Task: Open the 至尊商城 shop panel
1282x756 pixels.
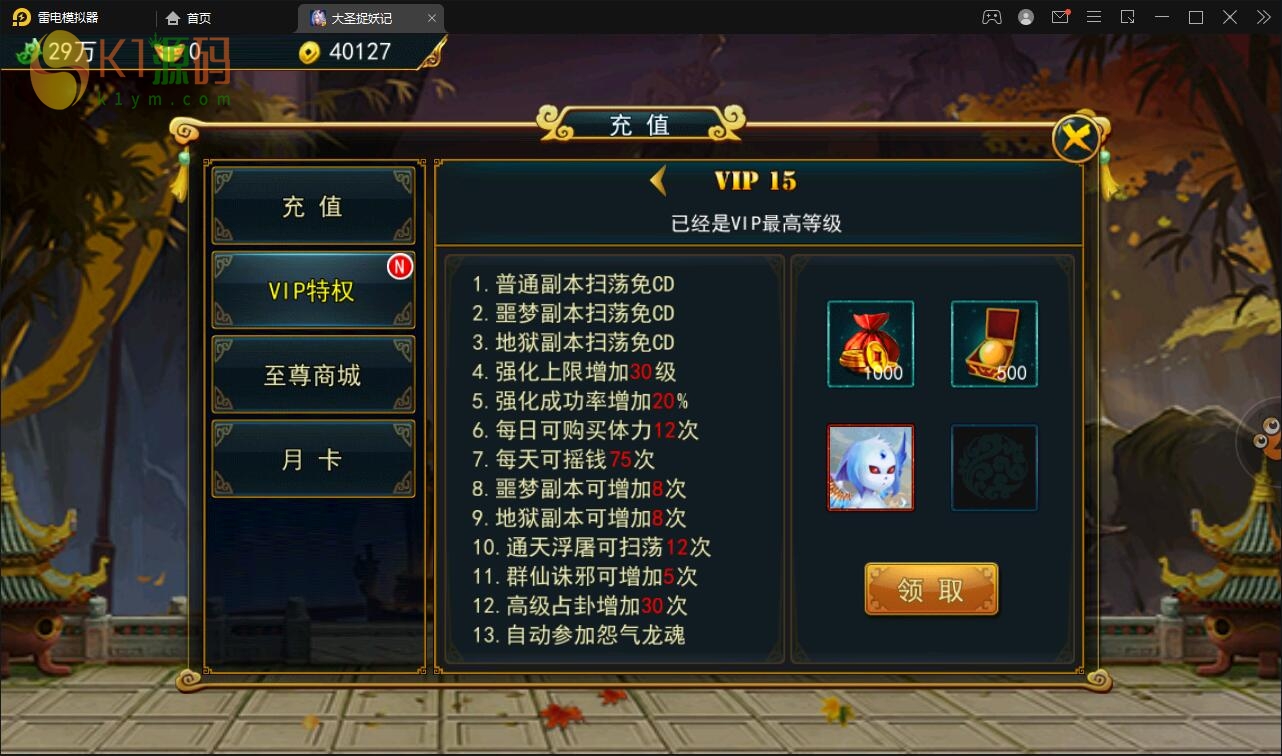Action: pos(313,374)
